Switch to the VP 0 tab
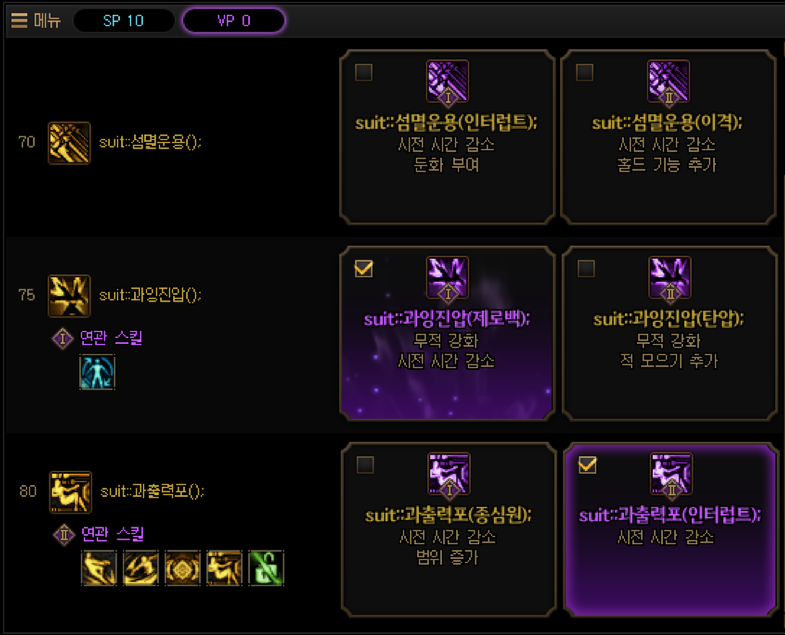The height and width of the screenshot is (635, 785). pos(233,21)
